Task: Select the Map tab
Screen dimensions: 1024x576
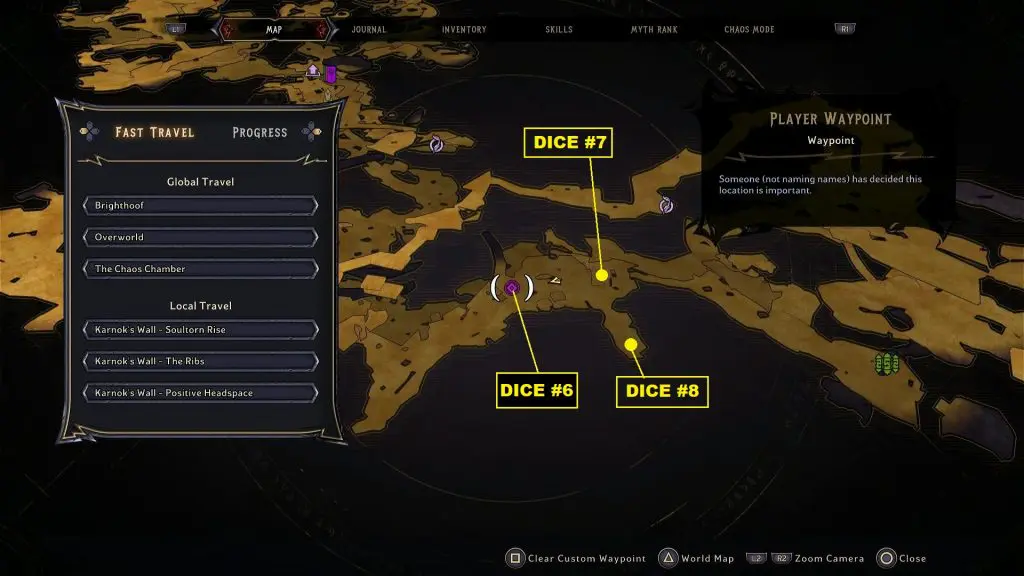Action: point(274,30)
